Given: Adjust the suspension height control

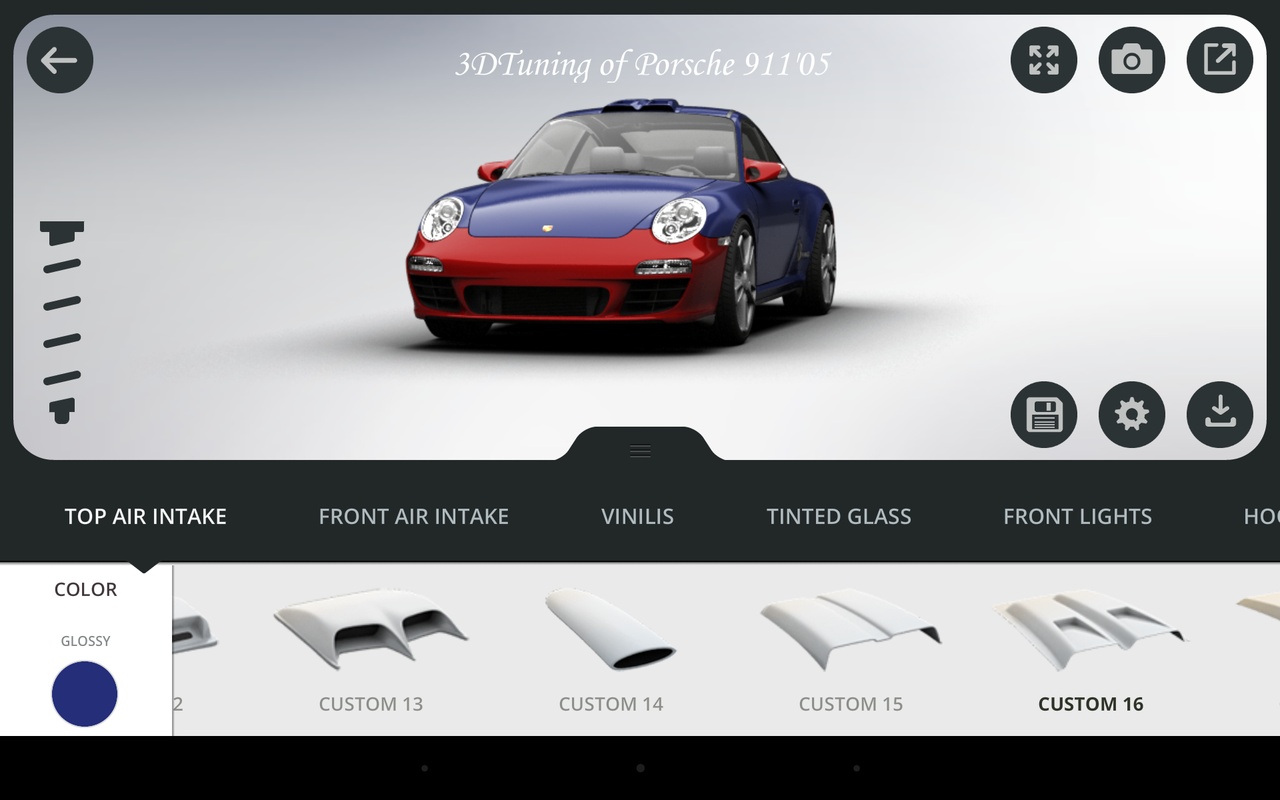Looking at the screenshot, I should coord(62,322).
